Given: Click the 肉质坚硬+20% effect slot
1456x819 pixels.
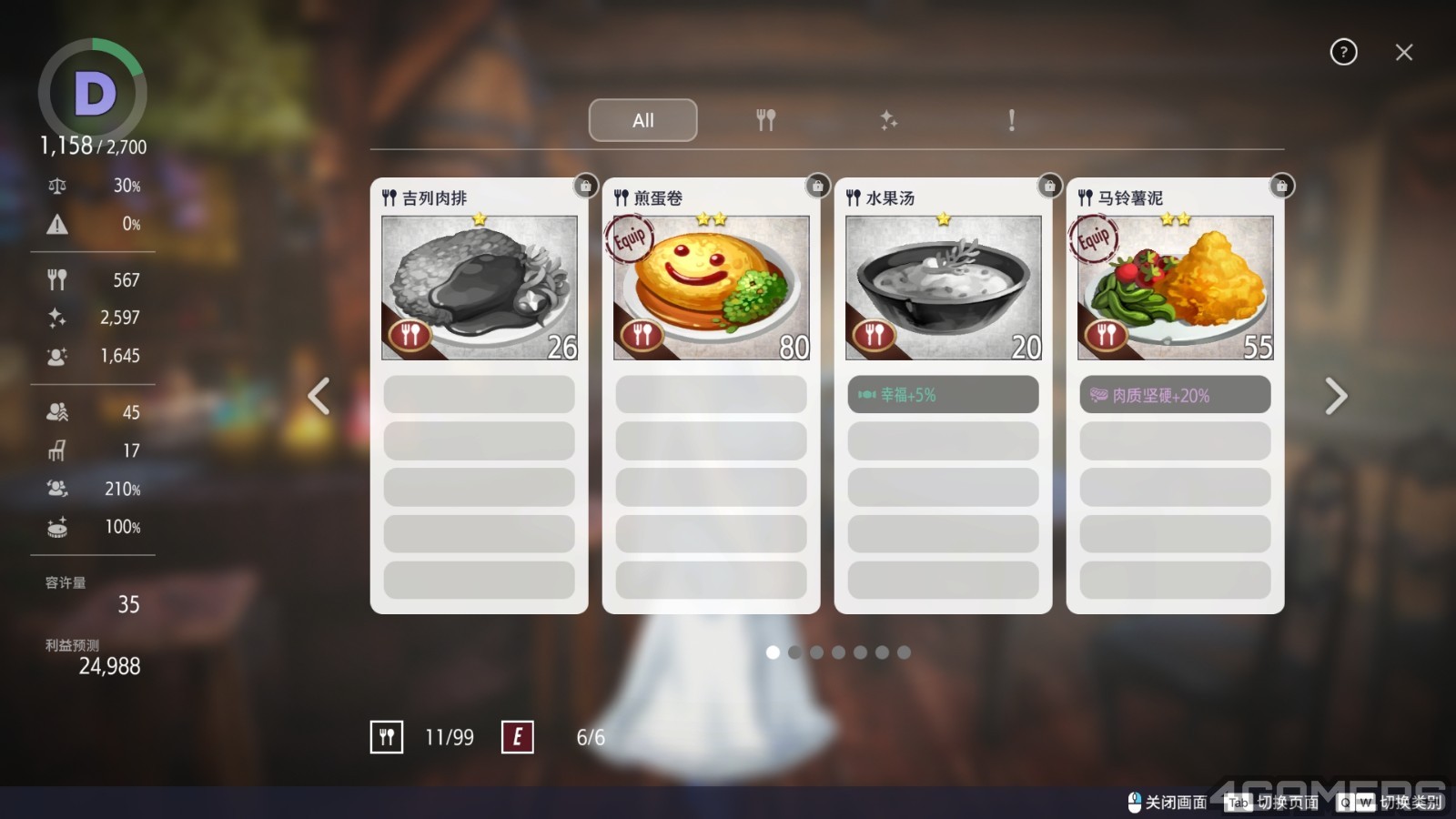Looking at the screenshot, I should pos(1175,395).
